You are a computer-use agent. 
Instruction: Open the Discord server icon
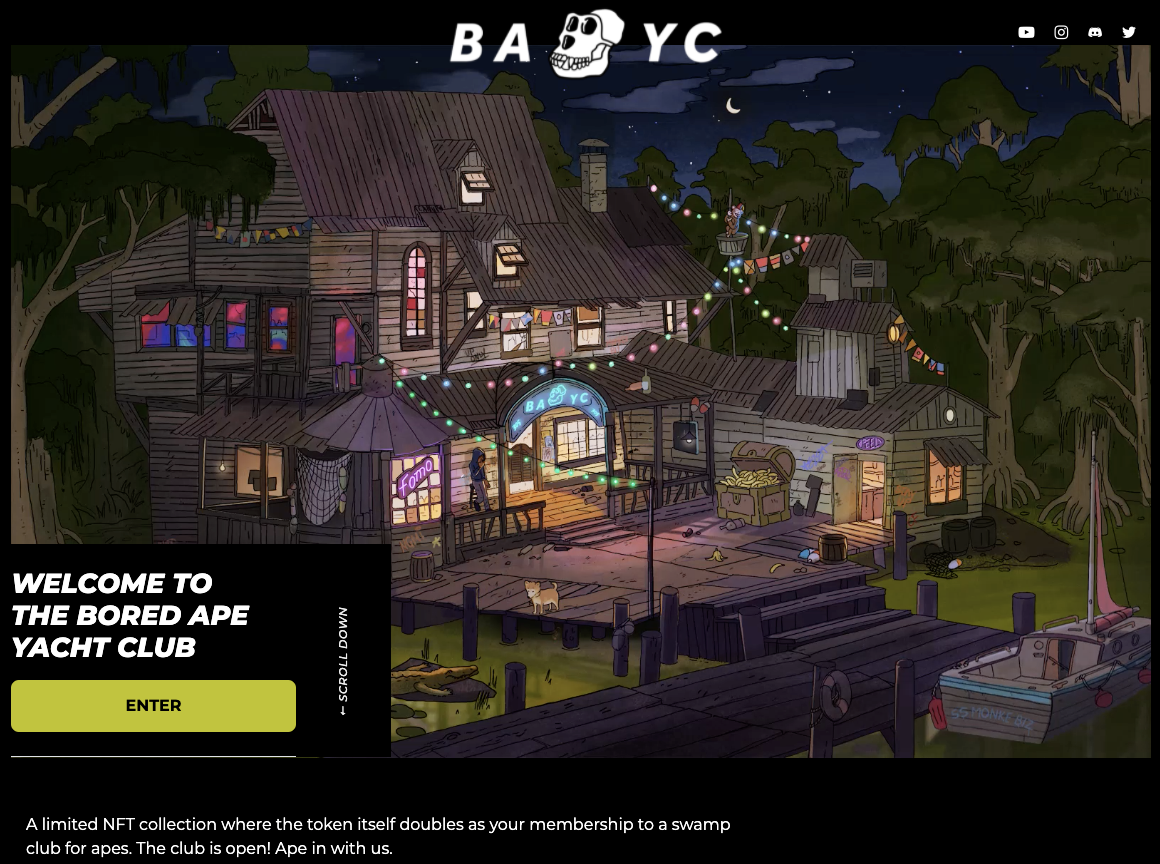(x=1095, y=32)
